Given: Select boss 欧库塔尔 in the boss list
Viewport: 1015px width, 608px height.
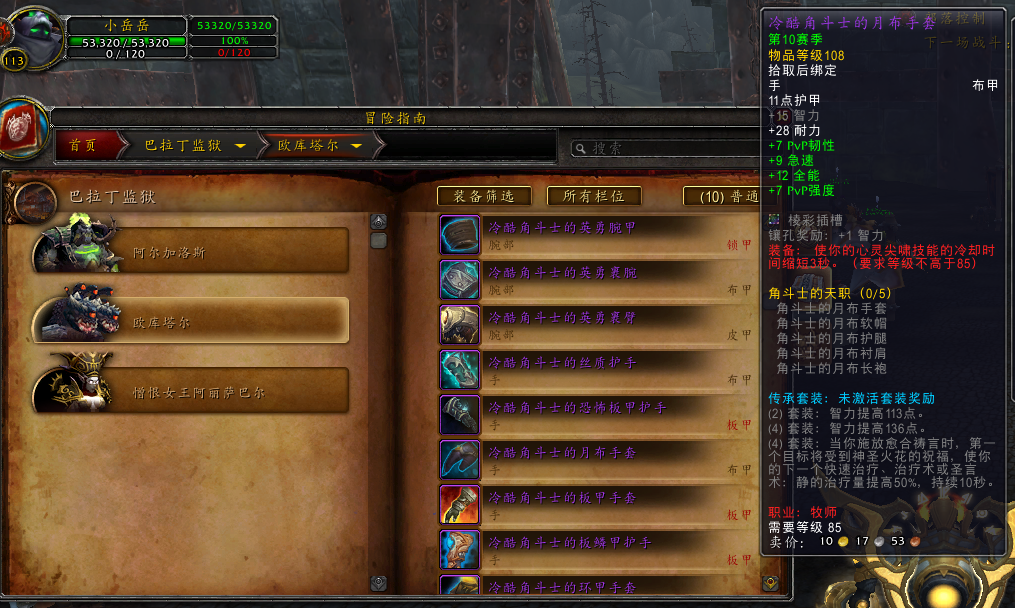Looking at the screenshot, I should [192, 321].
